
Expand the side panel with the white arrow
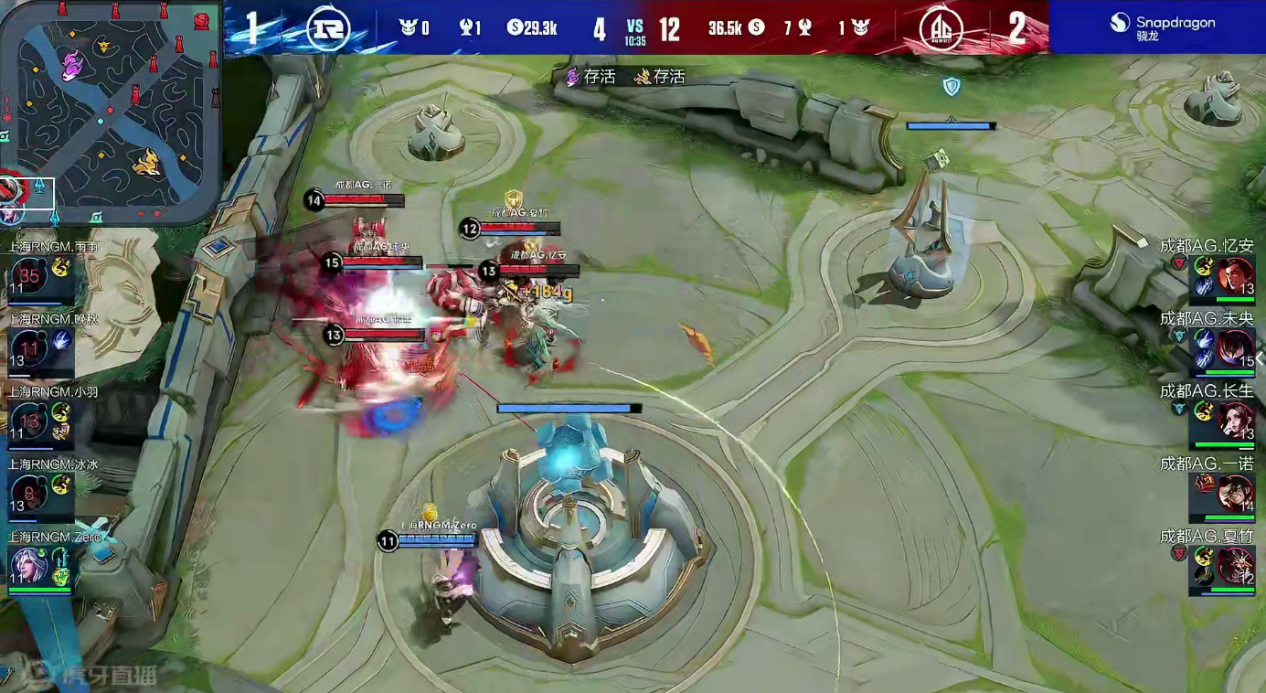click(x=1260, y=358)
